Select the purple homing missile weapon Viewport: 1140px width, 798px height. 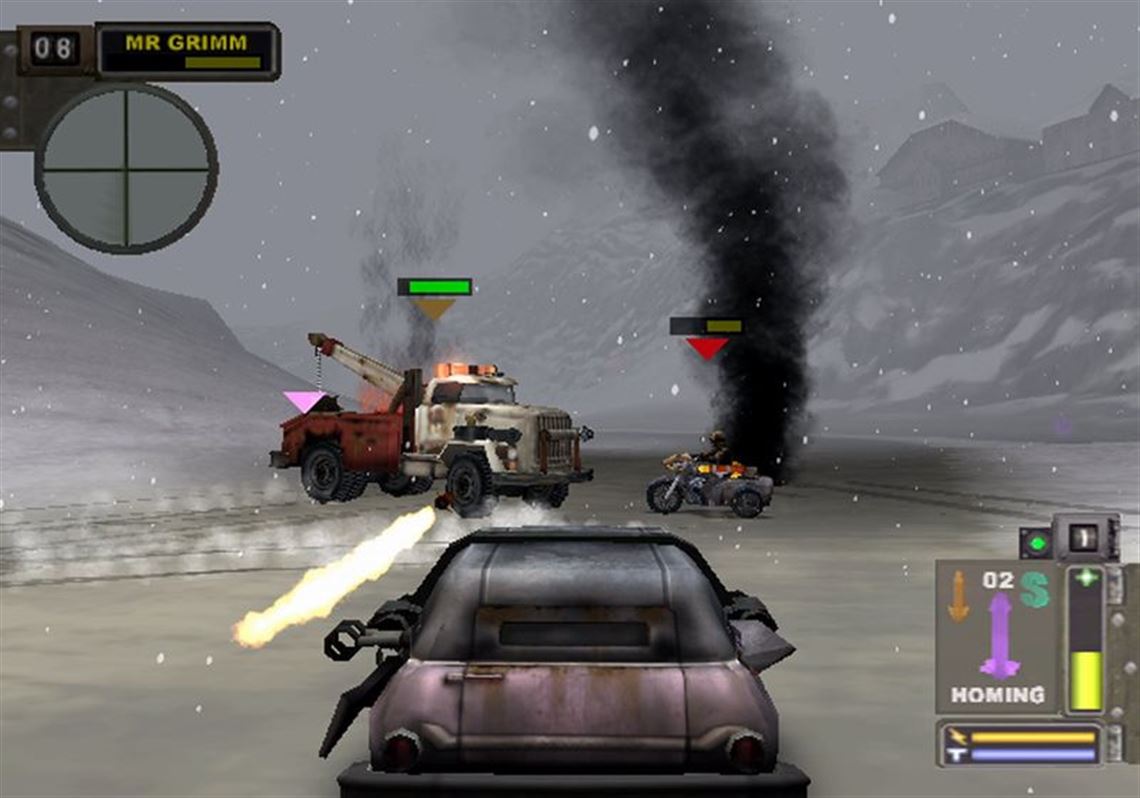(999, 634)
